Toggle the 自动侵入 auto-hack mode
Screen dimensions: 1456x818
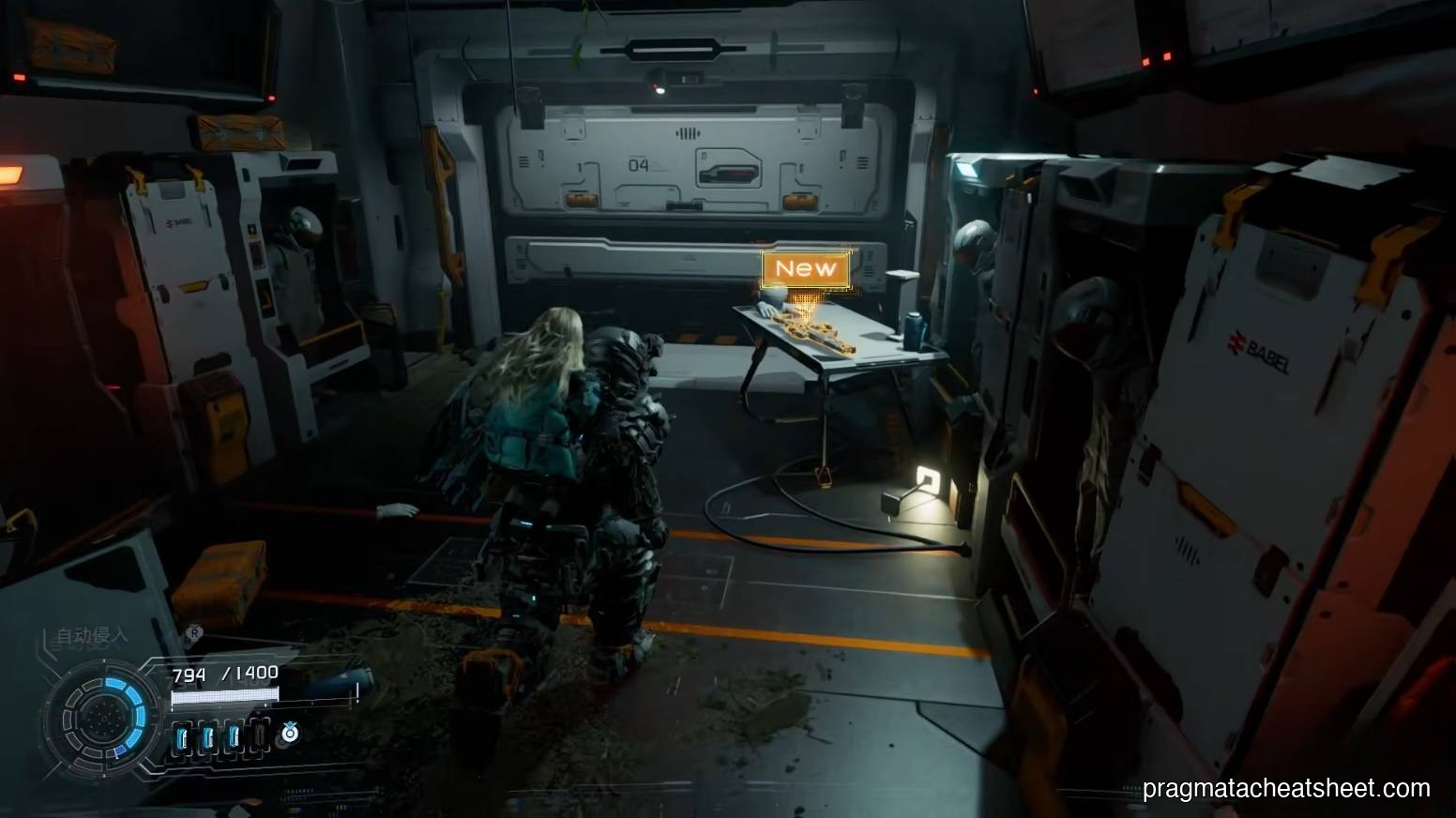coord(92,634)
